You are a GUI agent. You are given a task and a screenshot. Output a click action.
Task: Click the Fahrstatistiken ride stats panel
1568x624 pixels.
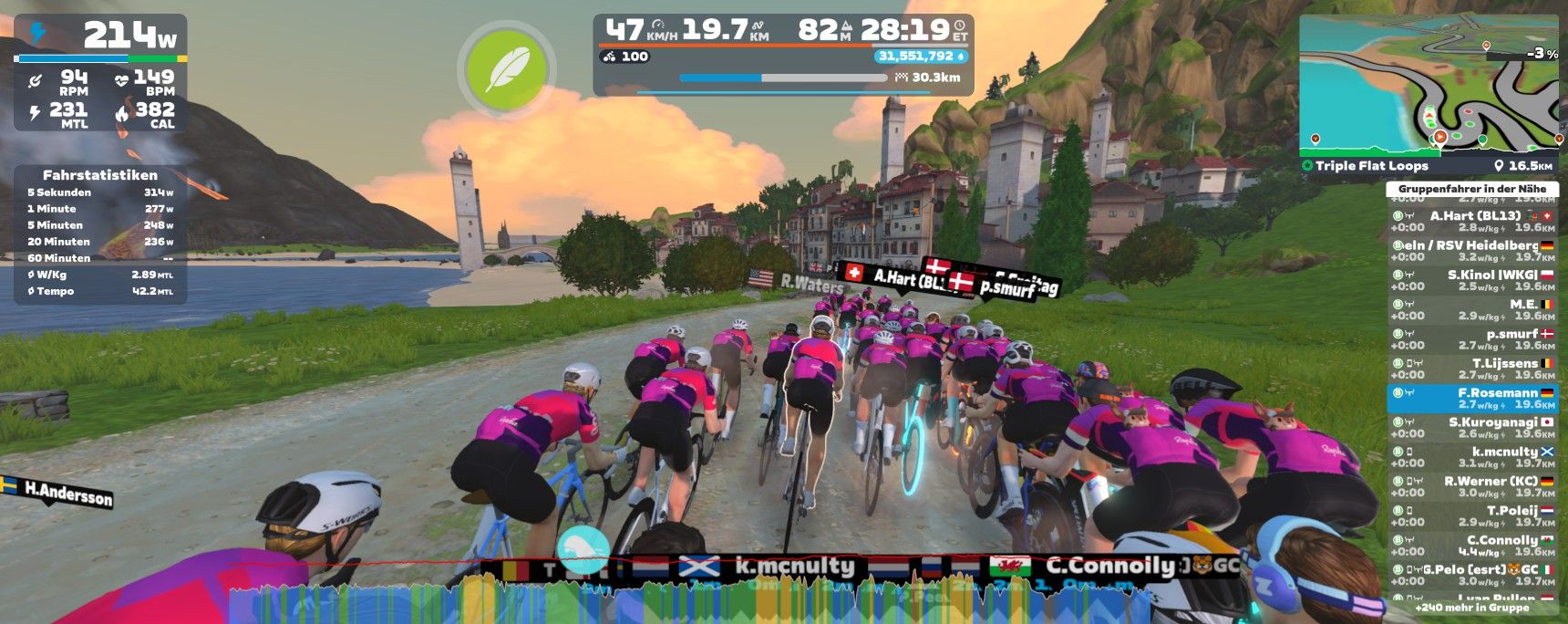(100, 234)
